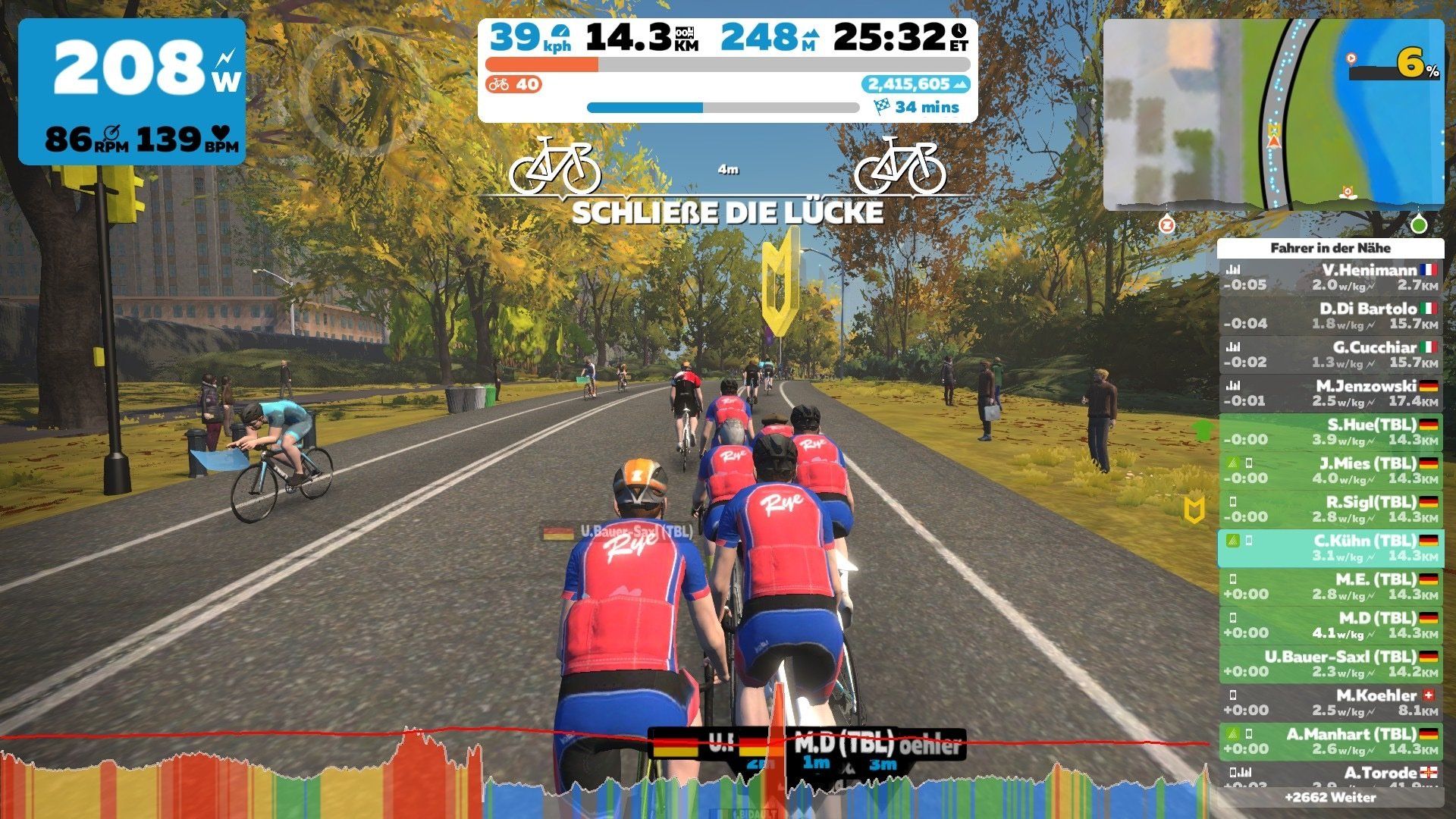This screenshot has height=819, width=1456.
Task: Select V.Henimann in the nearby riders list
Action: point(1331,278)
